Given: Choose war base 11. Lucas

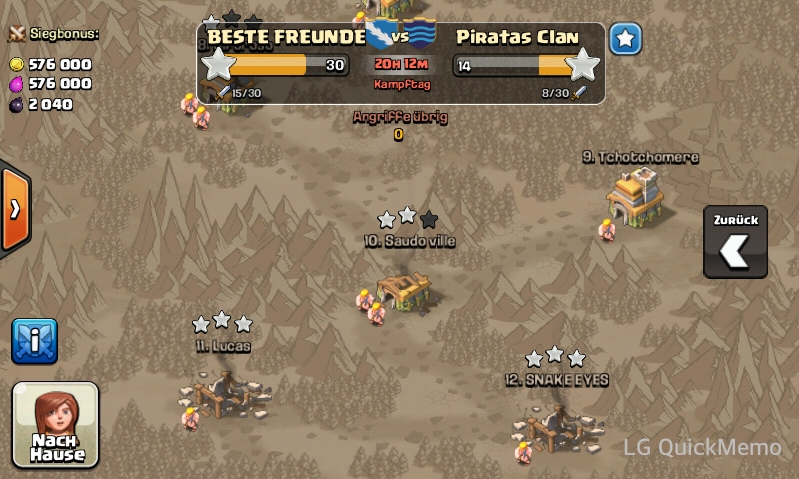Looking at the screenshot, I should tap(223, 390).
